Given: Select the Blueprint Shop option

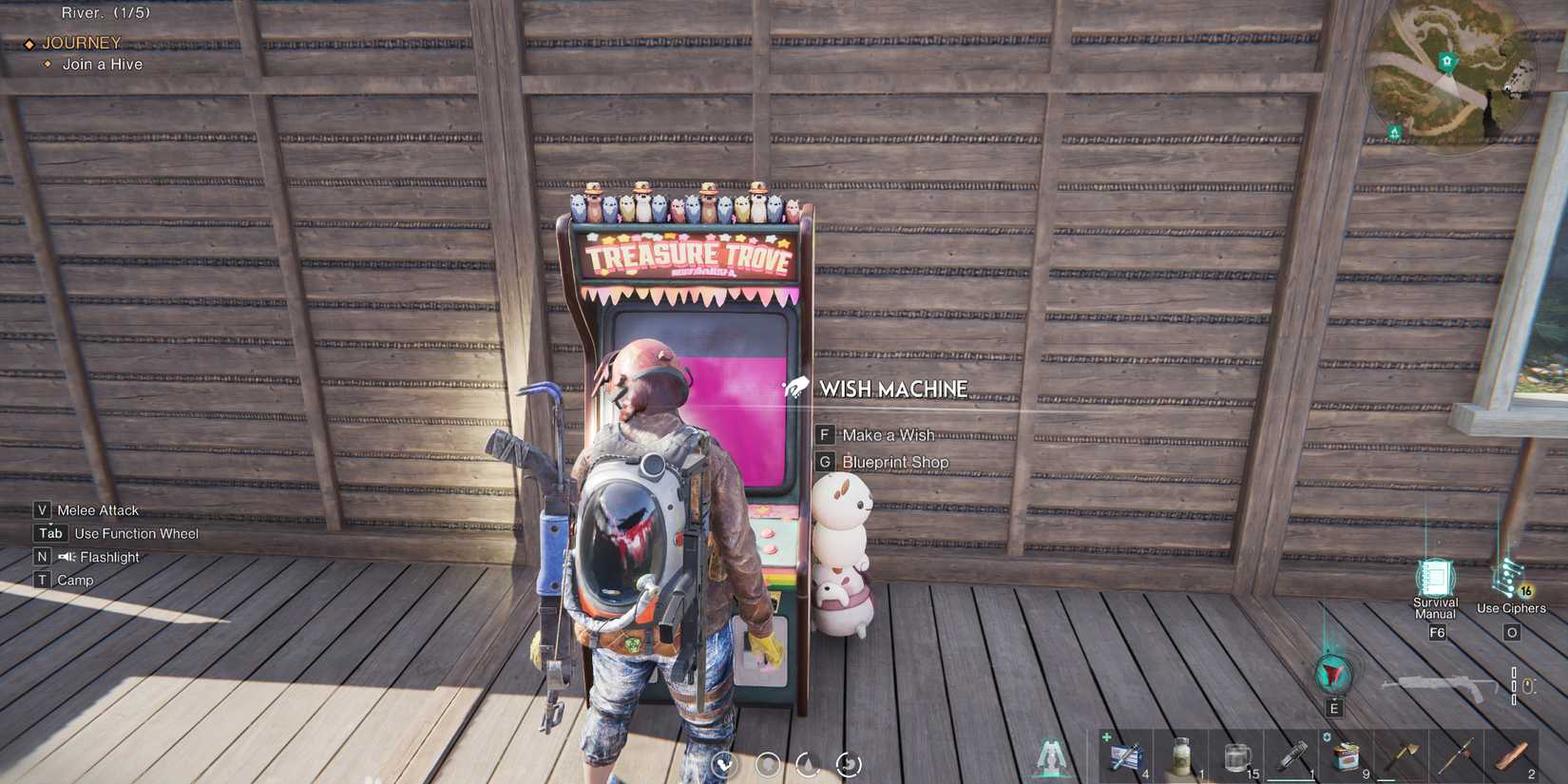Looking at the screenshot, I should point(894,461).
